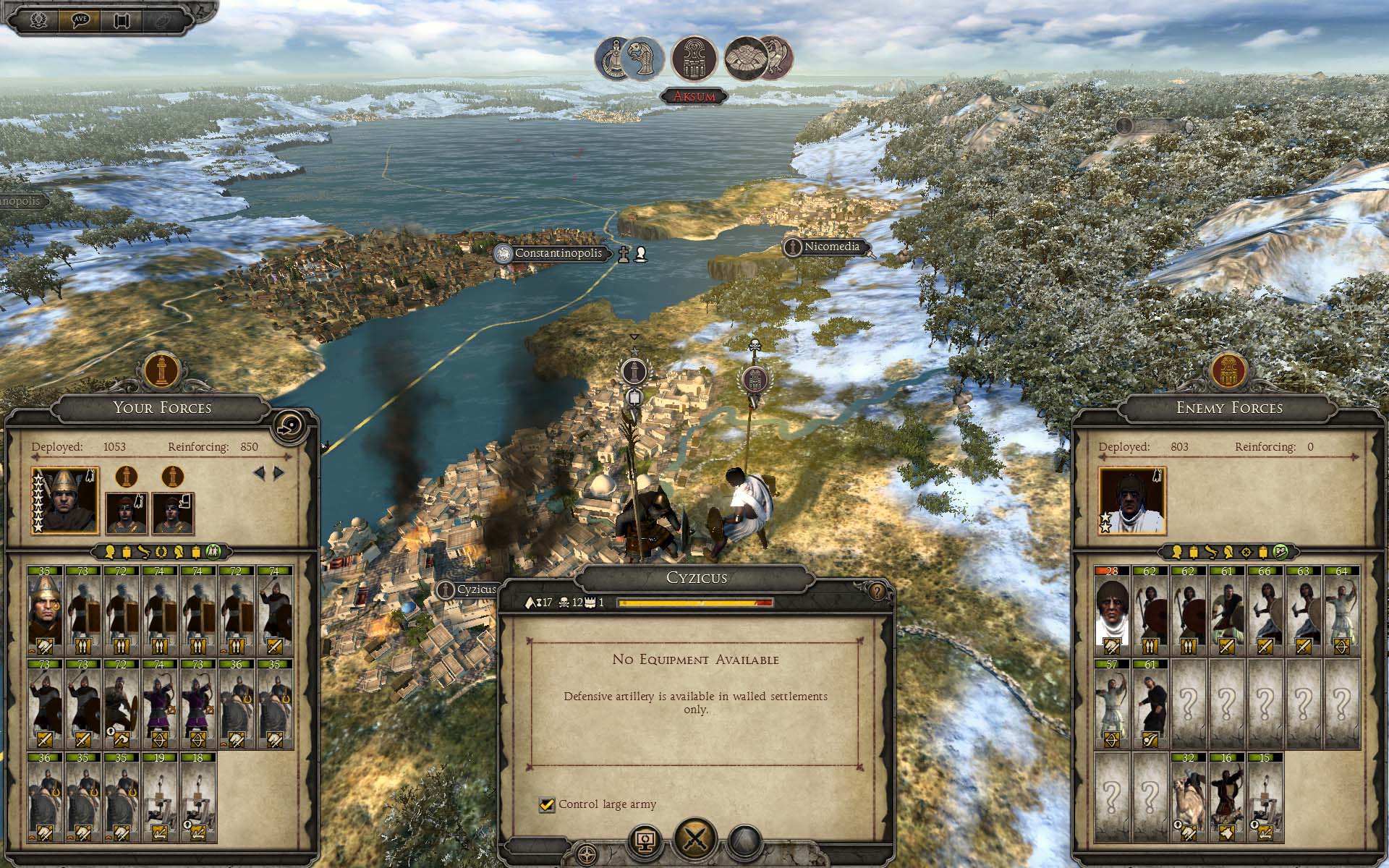Show the previous reinforcing army arrow
Screen dimensions: 1389x868
pyautogui.click(x=258, y=473)
